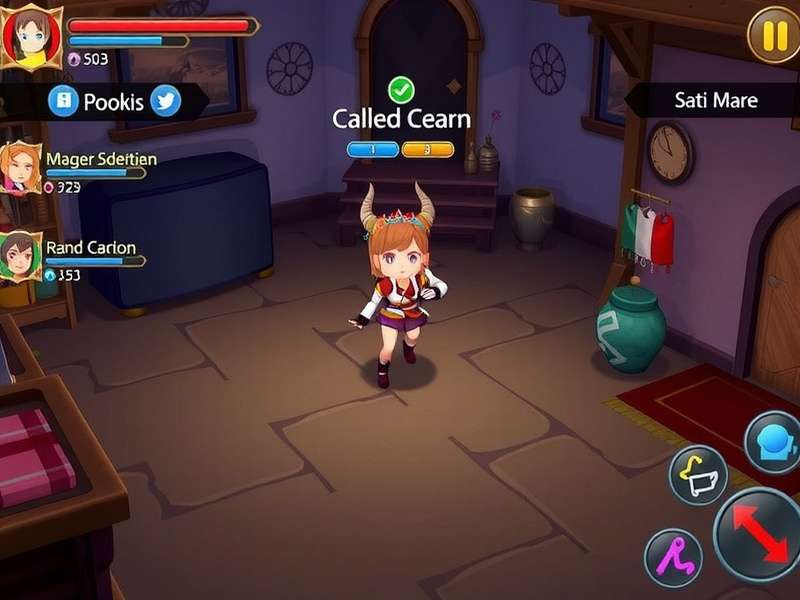Choose the blue pill button under Called Cearn
This screenshot has width=800, height=600.
click(372, 149)
